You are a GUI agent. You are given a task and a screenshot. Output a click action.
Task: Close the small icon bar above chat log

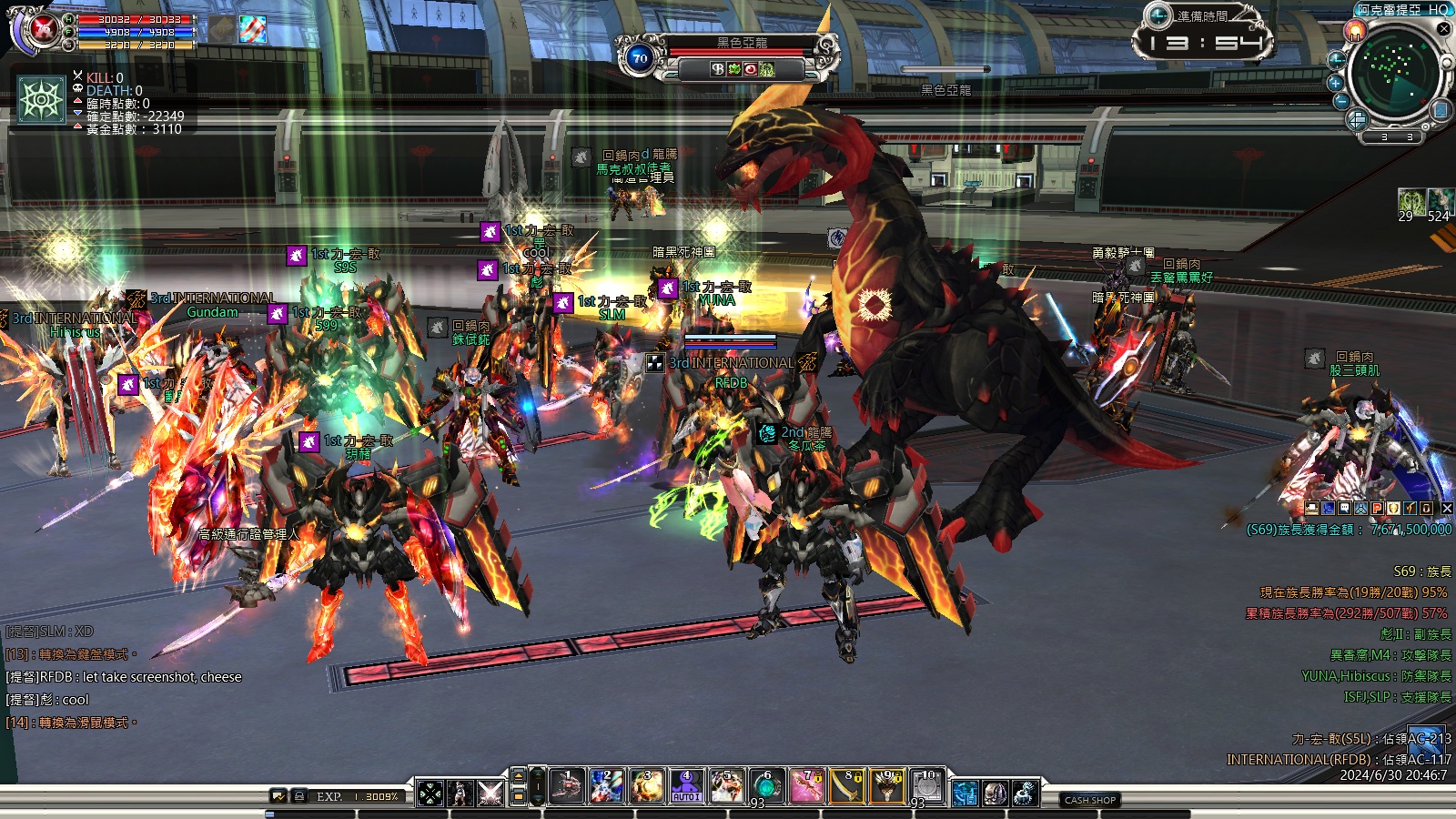[x=1447, y=509]
